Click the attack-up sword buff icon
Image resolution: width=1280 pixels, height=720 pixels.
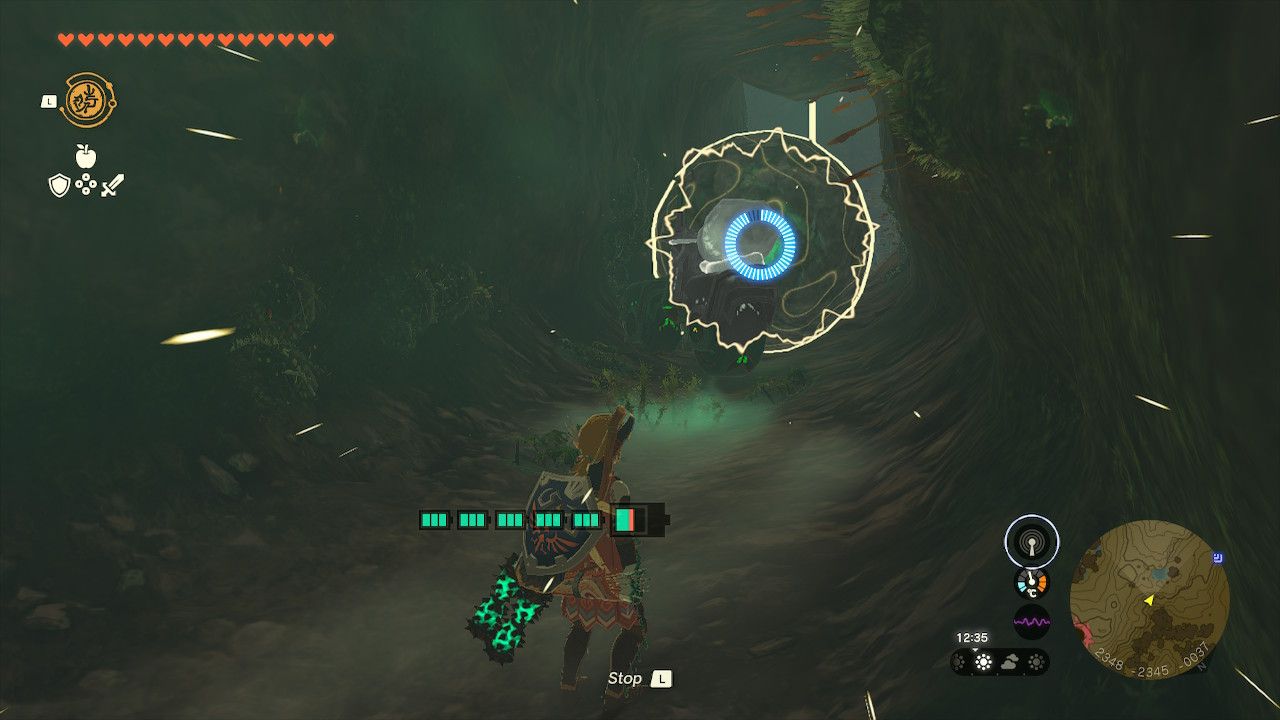(111, 186)
